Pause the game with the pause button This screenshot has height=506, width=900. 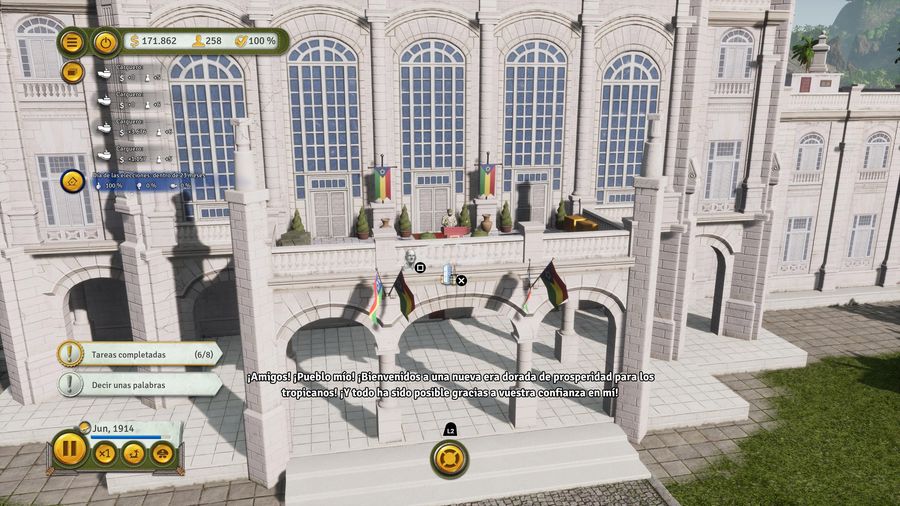[70, 448]
